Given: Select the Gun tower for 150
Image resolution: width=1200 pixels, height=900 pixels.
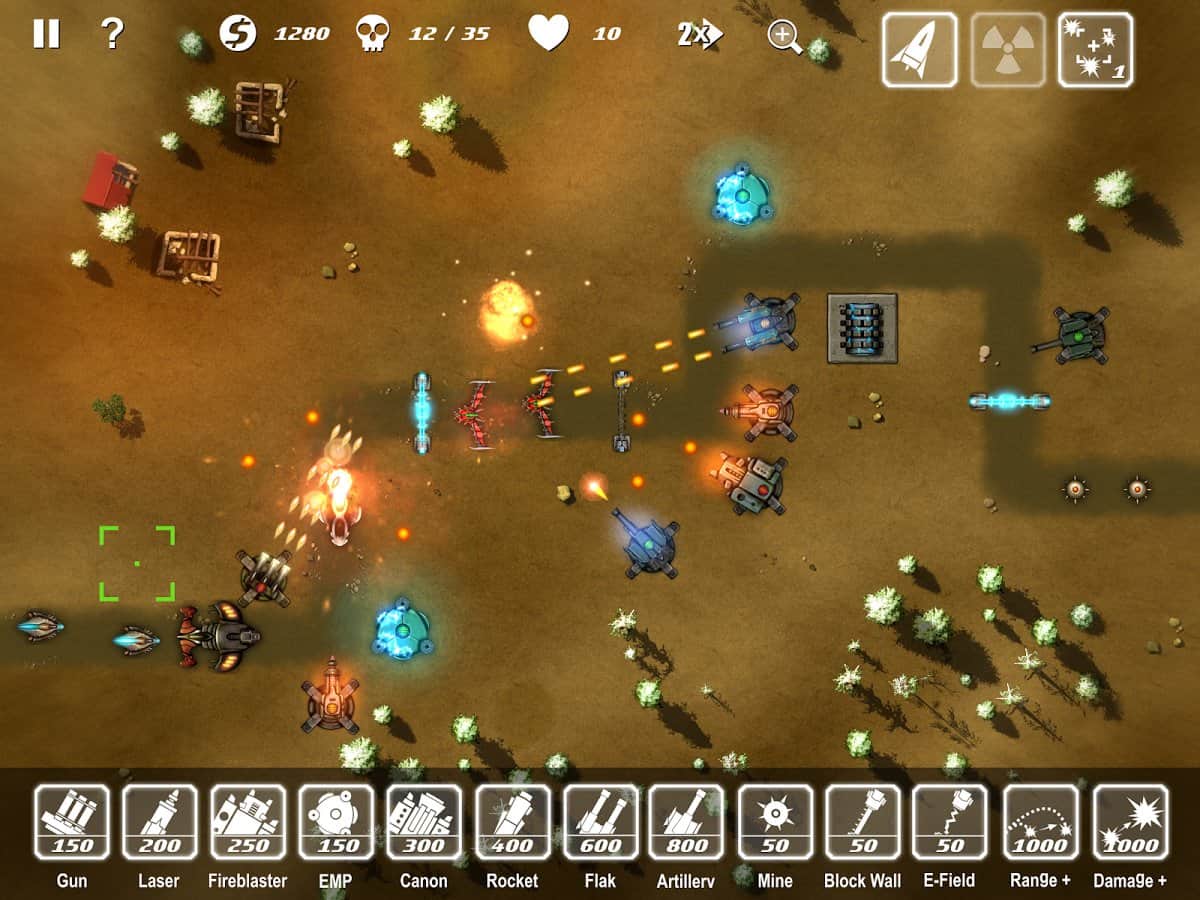Looking at the screenshot, I should pyautogui.click(x=72, y=822).
